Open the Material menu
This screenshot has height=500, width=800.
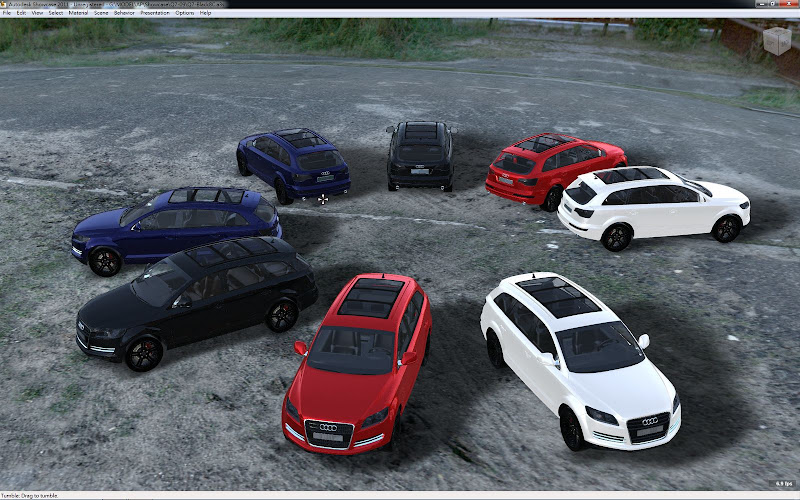77,13
